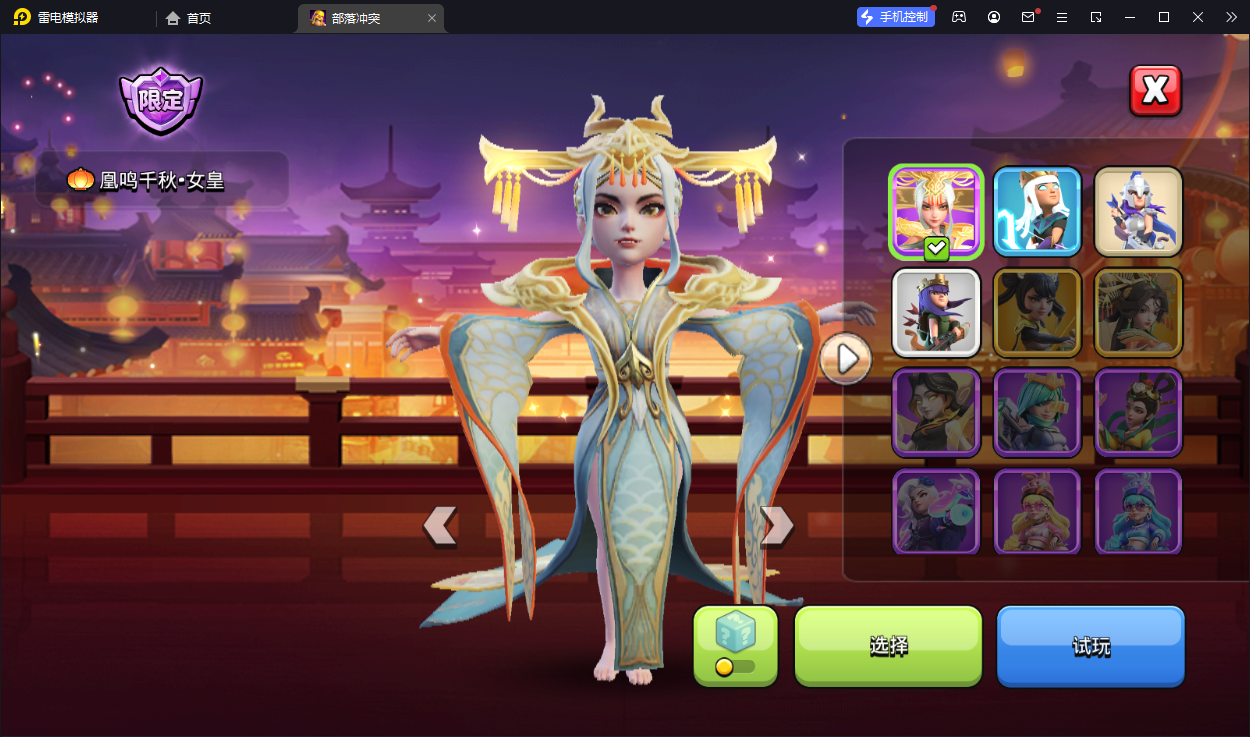
Task: Click the 限定 limited badge
Action: (161, 100)
